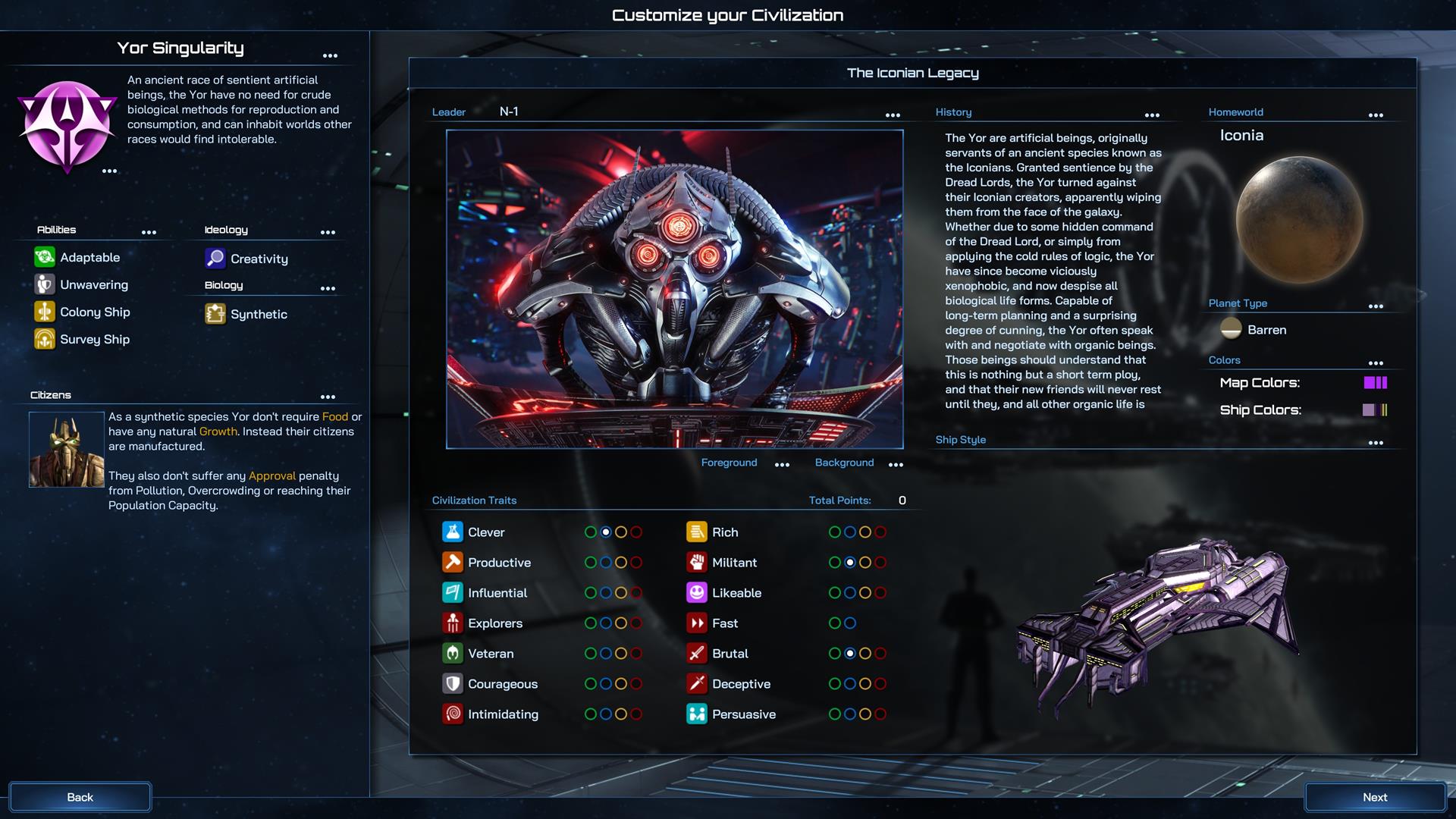Select the Colony Ship ability icon
1456x819 pixels.
tap(44, 312)
